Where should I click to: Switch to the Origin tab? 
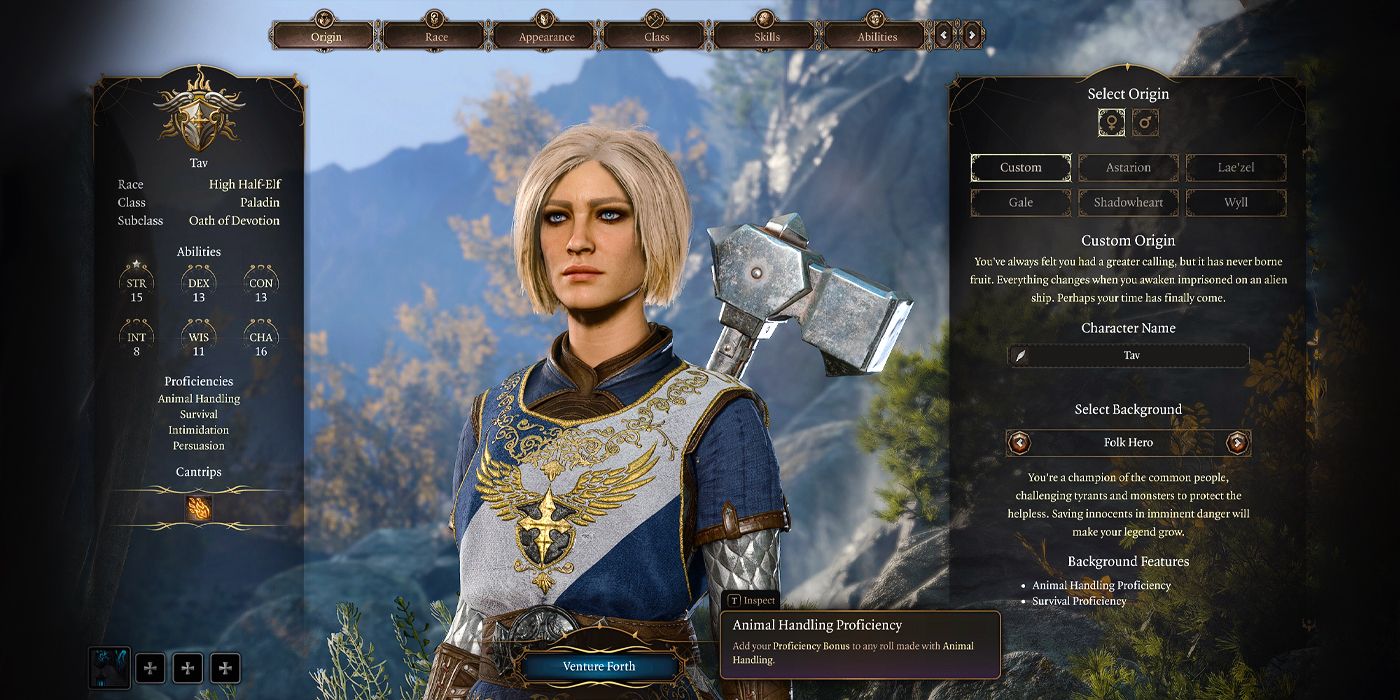point(326,36)
